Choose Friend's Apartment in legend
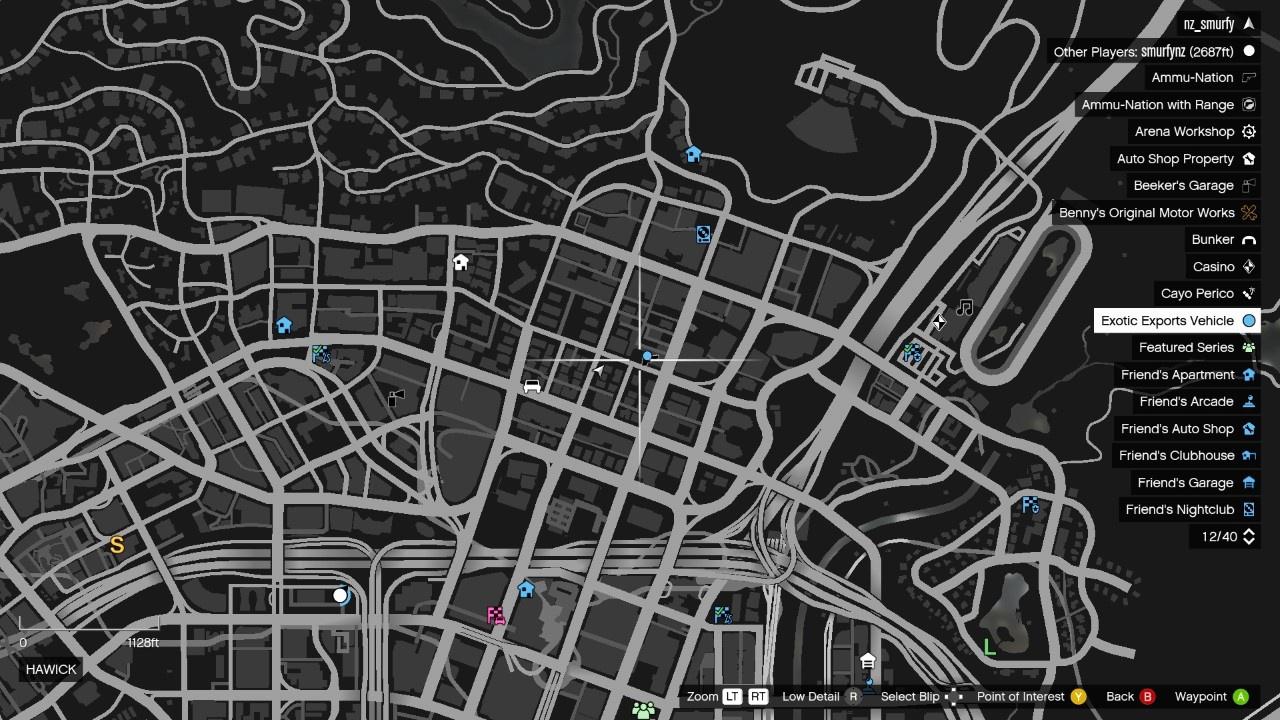1280x720 pixels. click(x=1177, y=375)
